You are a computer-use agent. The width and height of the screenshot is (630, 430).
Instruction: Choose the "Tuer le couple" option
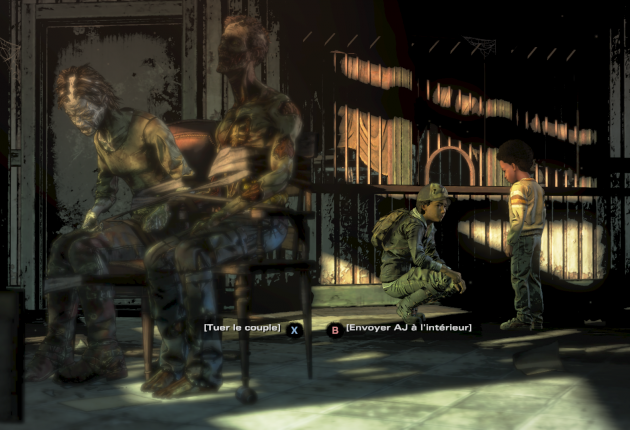coord(242,328)
